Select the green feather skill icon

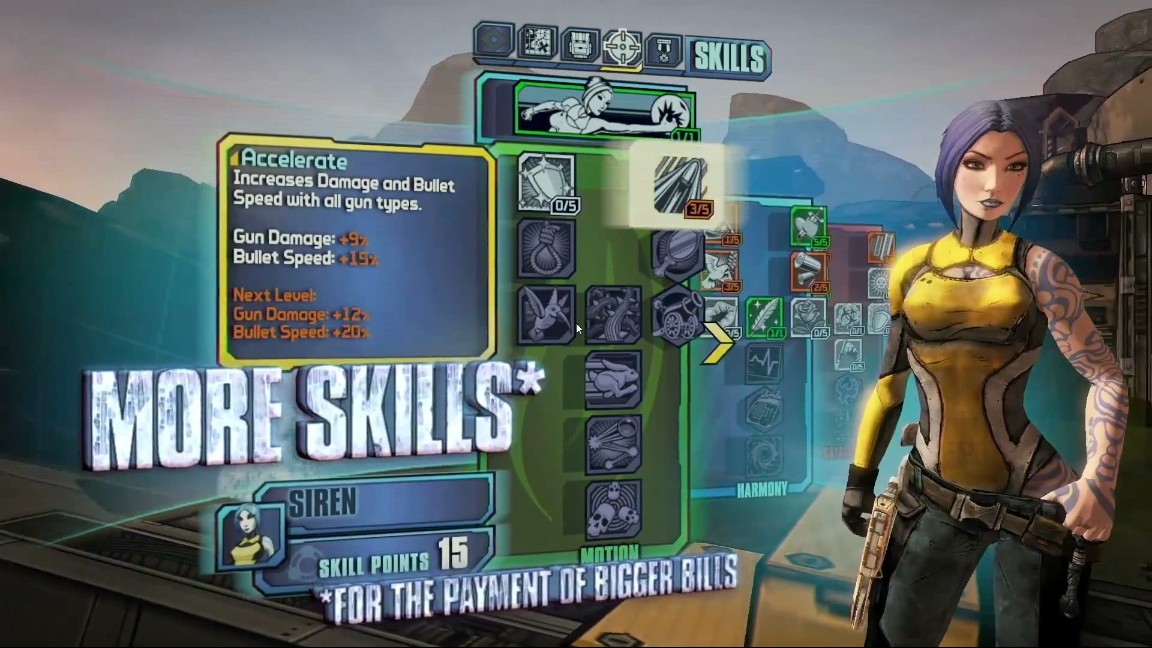[x=765, y=318]
